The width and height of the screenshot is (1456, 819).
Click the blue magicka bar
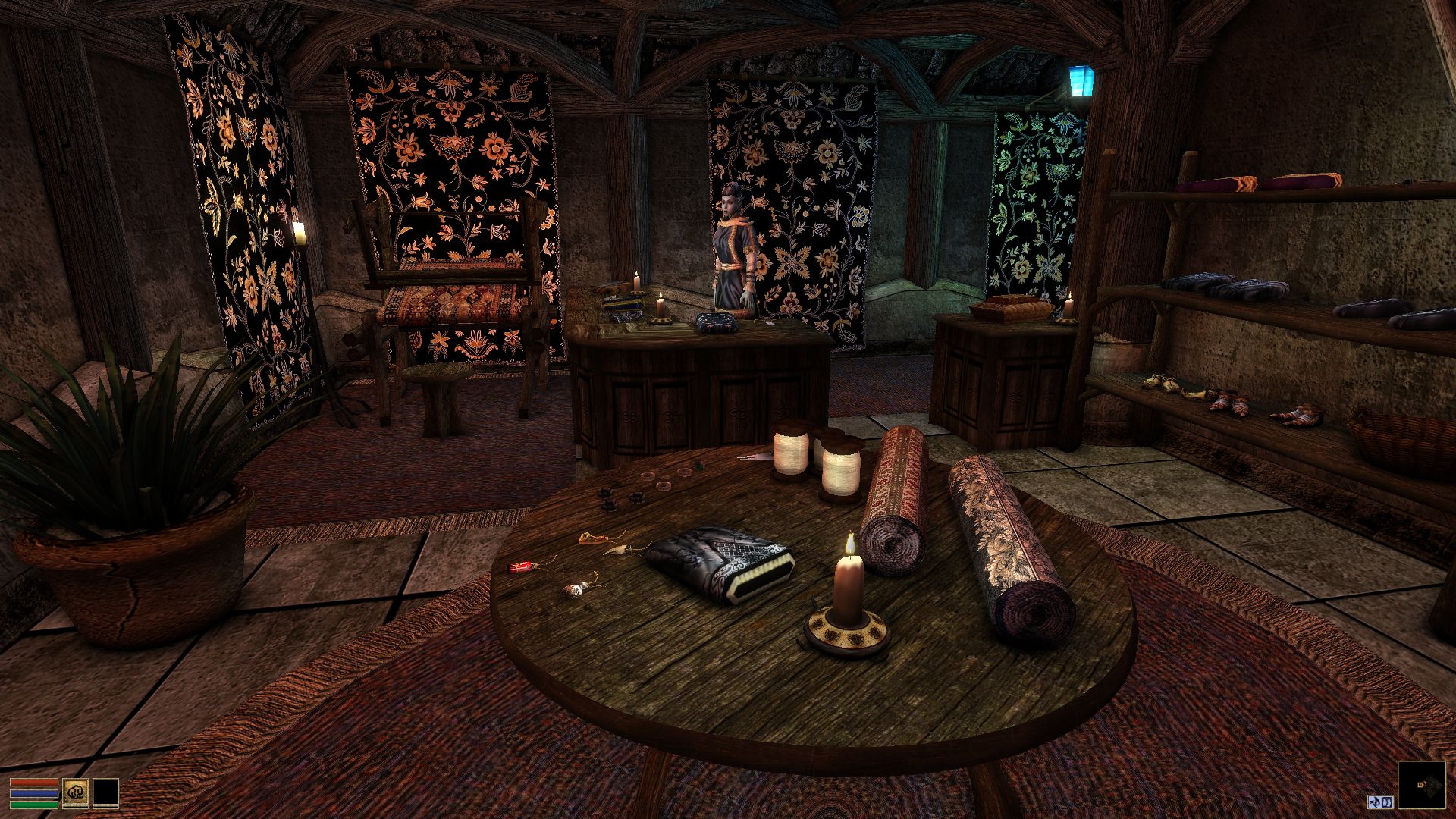pos(34,793)
